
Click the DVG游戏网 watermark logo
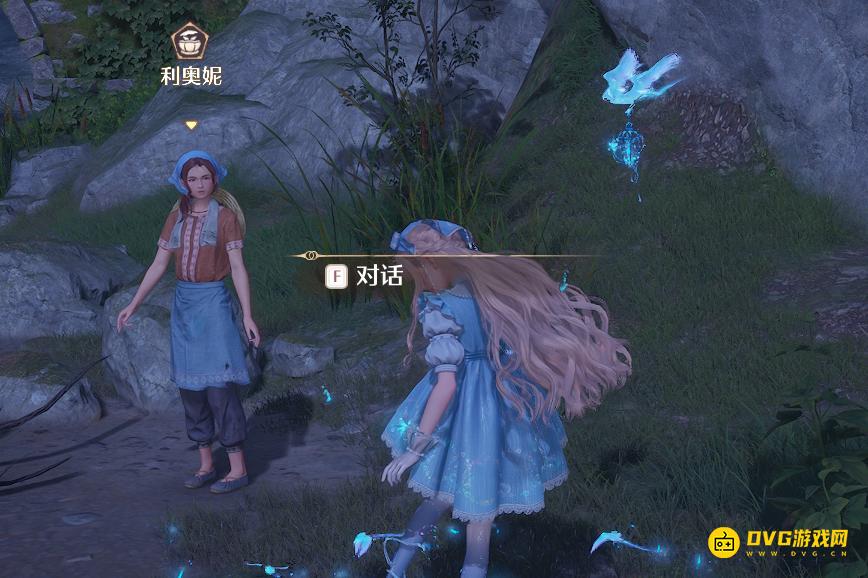click(779, 542)
